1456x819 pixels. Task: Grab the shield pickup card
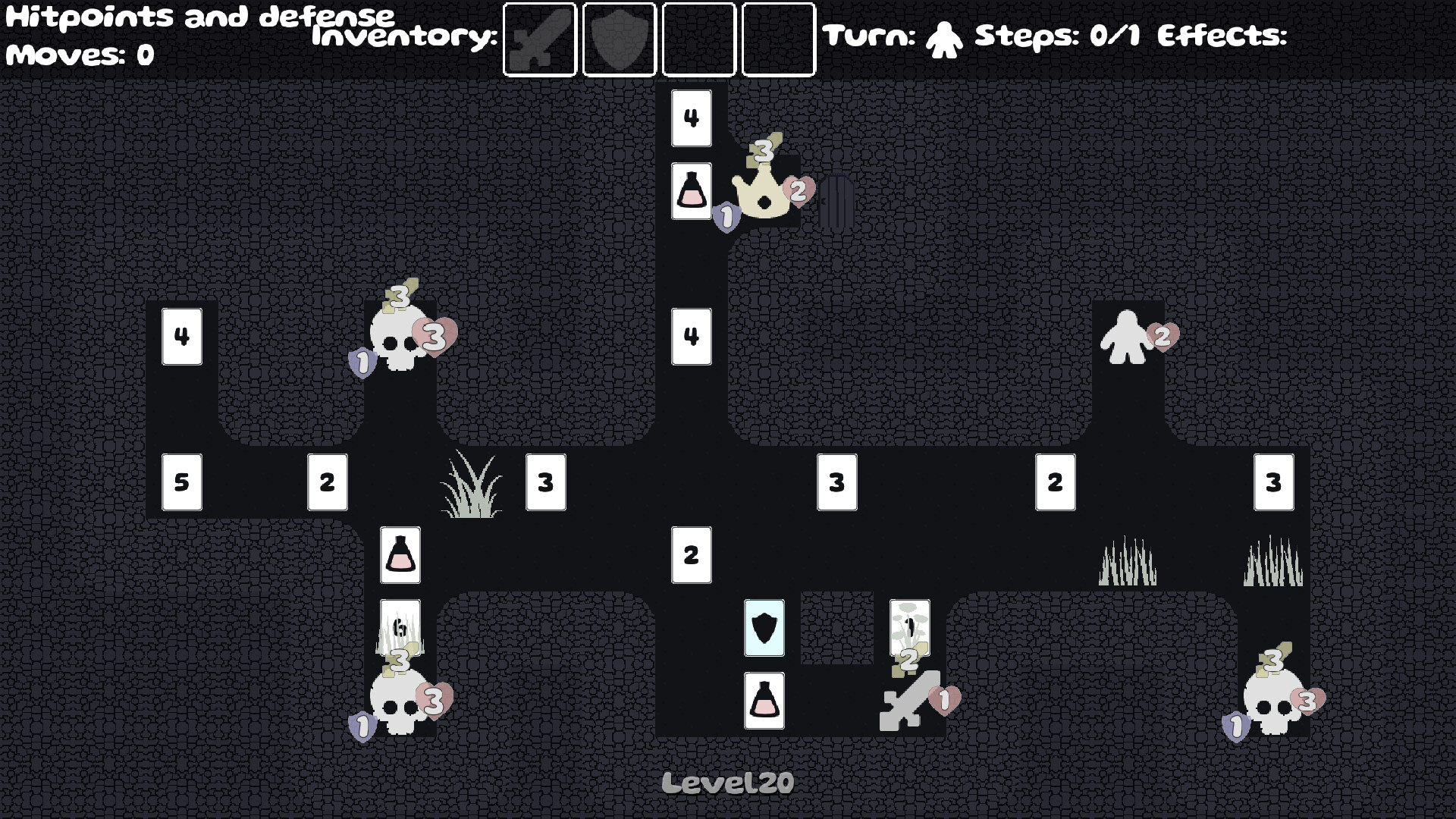[764, 627]
